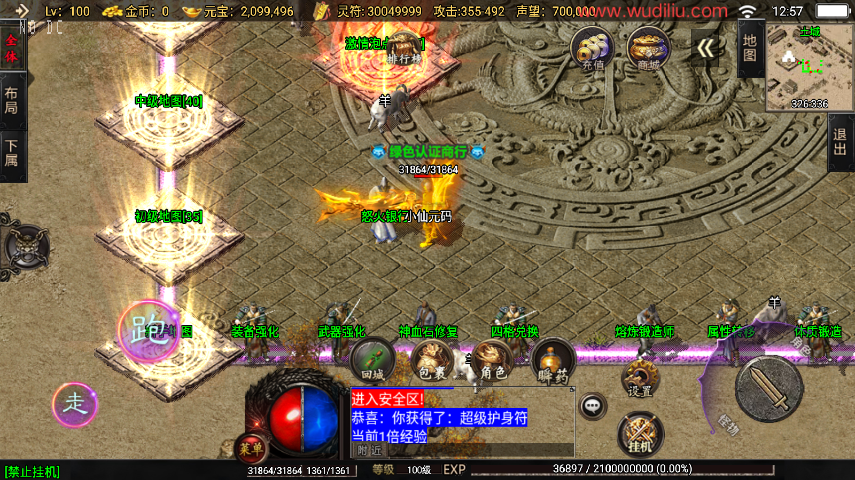Open the chat speech bubble

(593, 405)
